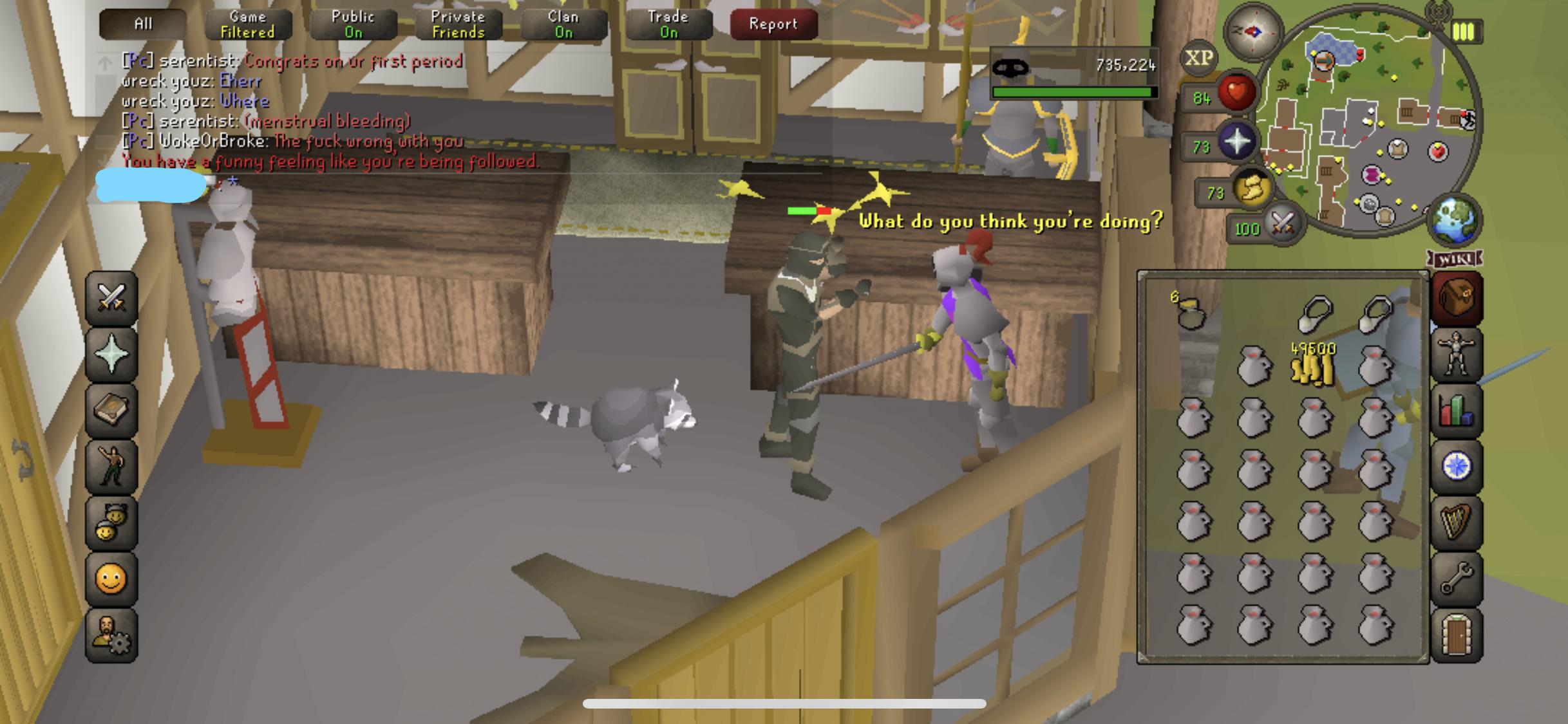Image resolution: width=1568 pixels, height=724 pixels.
Task: Switch to the Game Filtered chat tab
Action: click(248, 24)
